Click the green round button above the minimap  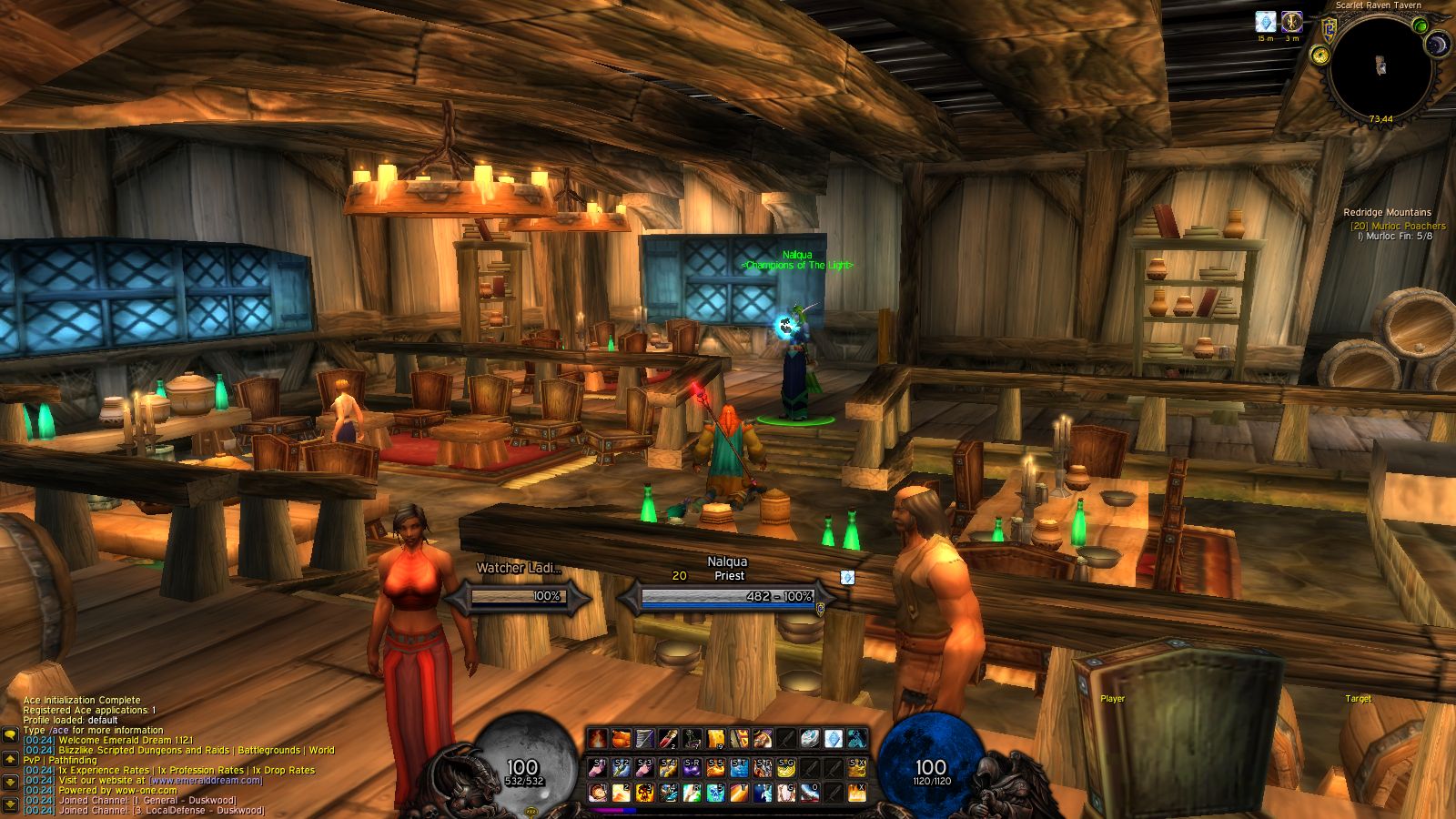click(1421, 25)
